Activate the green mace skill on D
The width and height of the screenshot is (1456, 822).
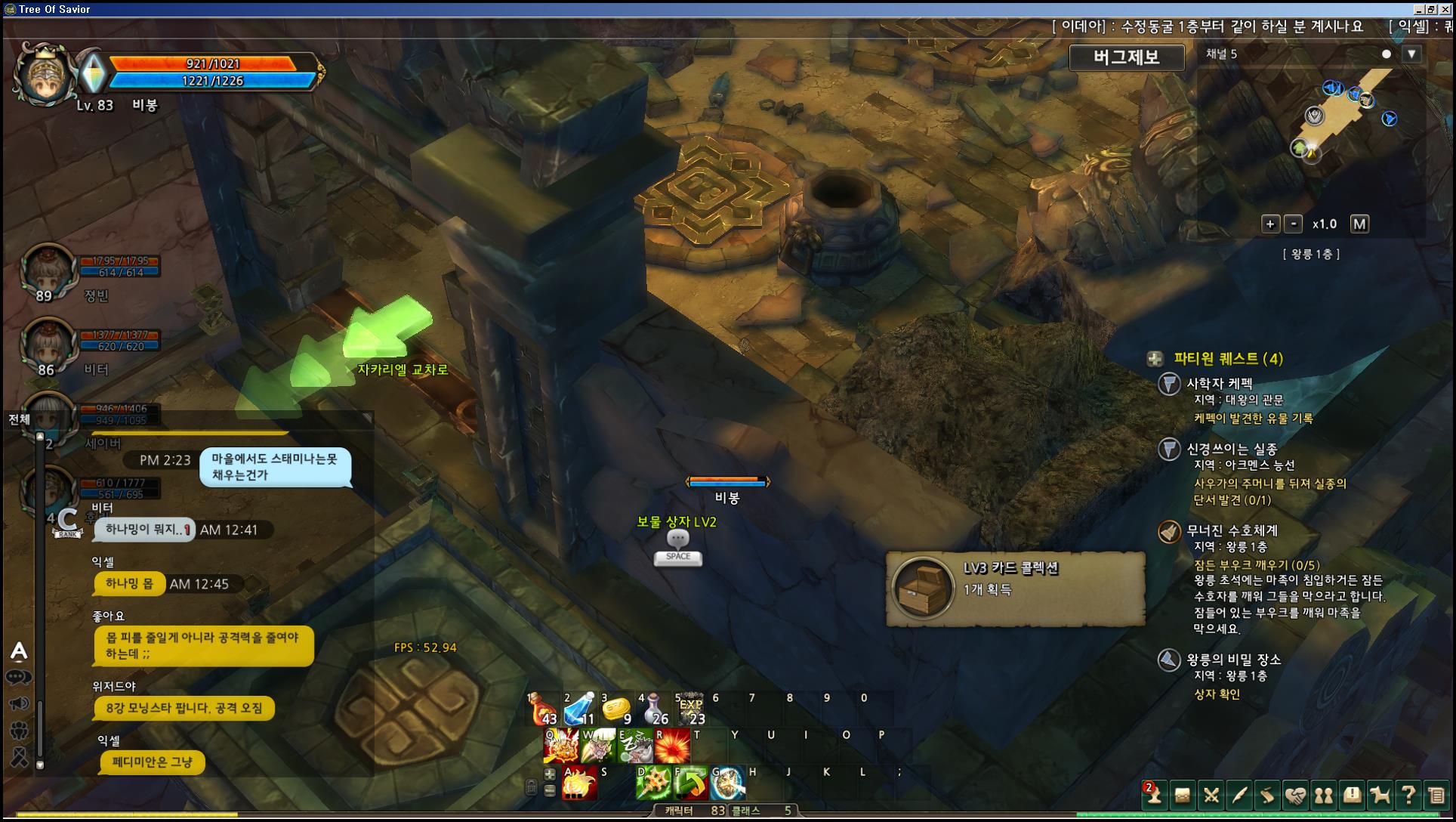point(653,783)
